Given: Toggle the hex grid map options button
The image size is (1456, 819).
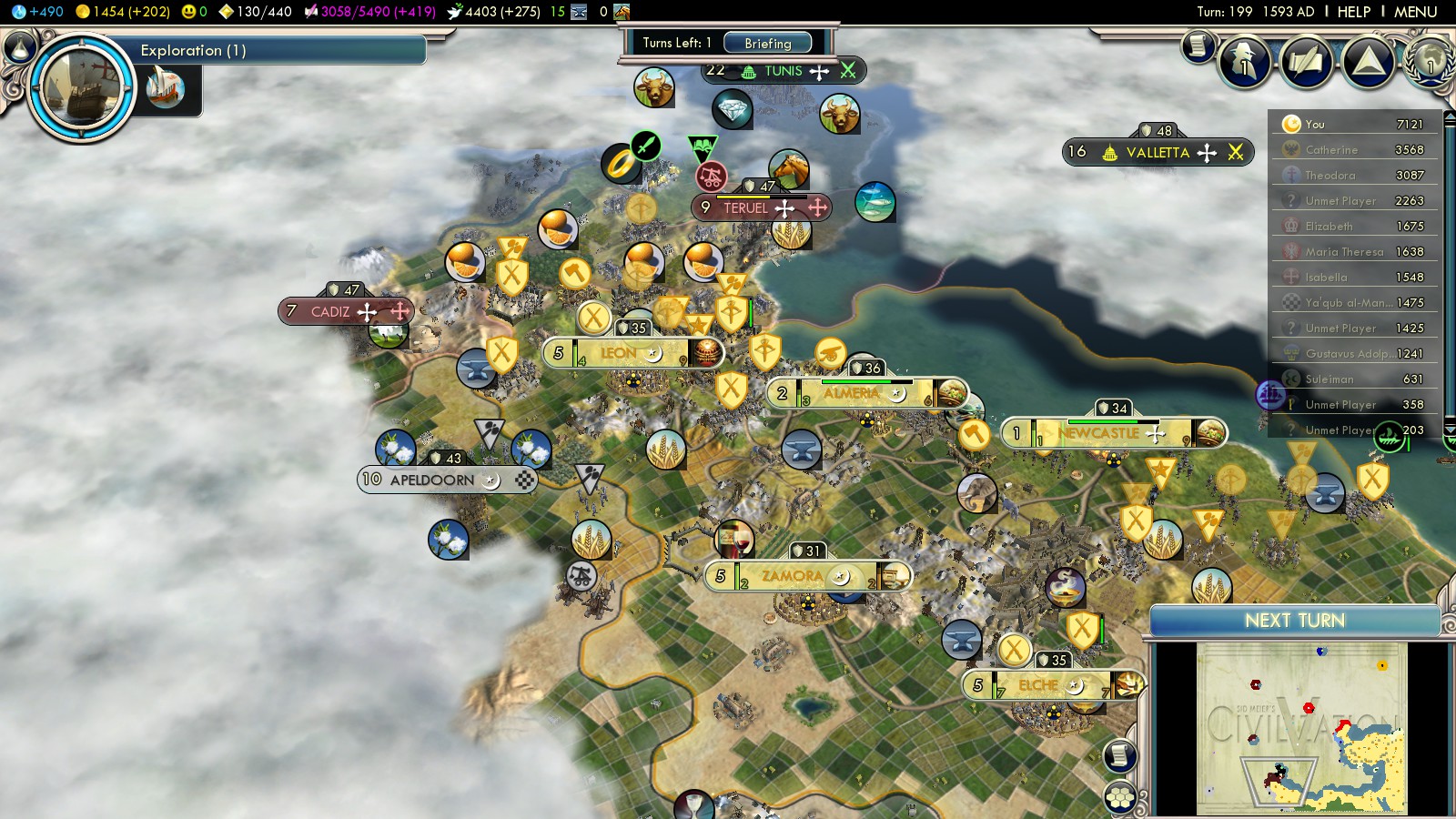Looking at the screenshot, I should [1120, 798].
